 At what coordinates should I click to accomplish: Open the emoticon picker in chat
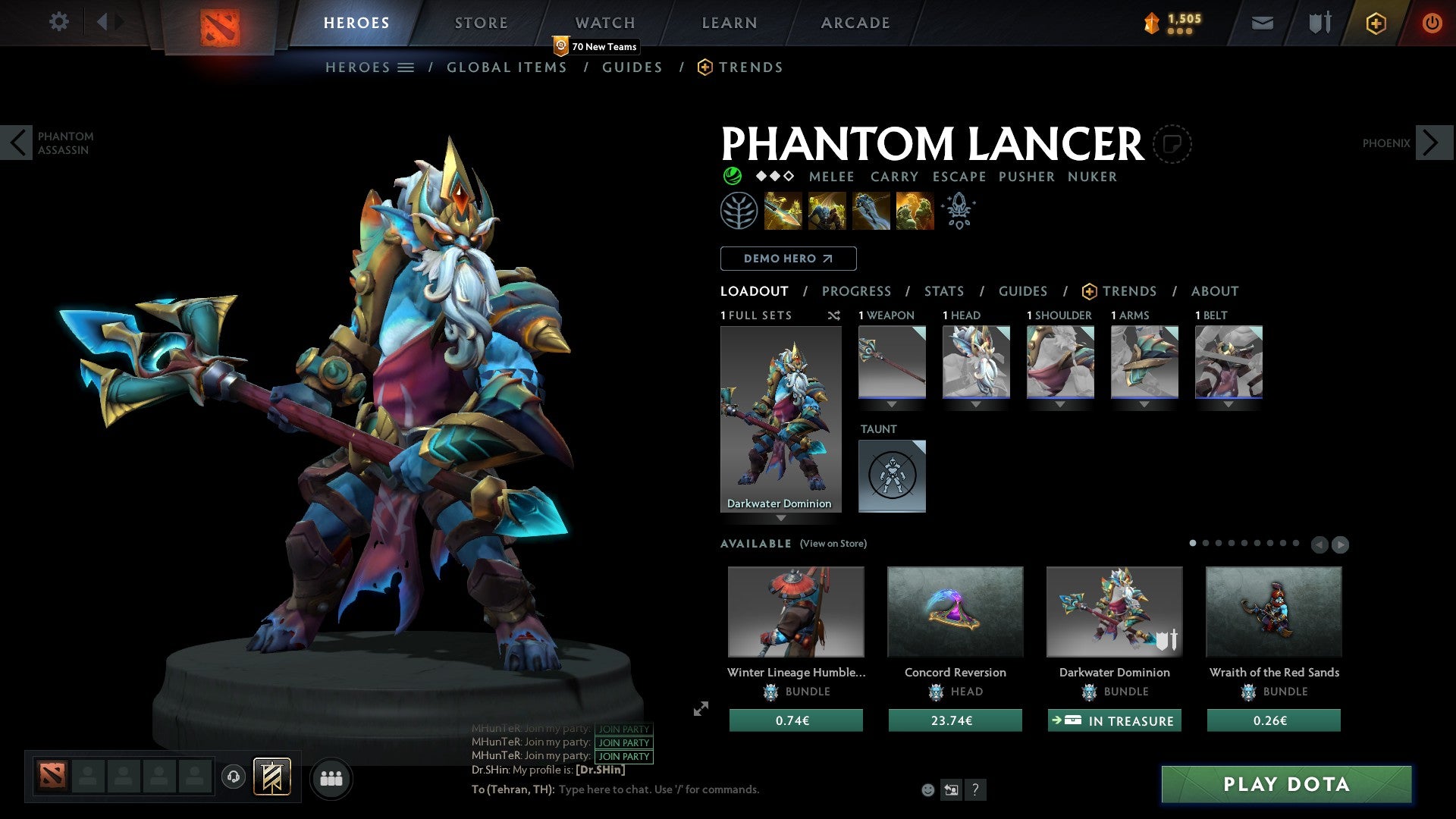(x=927, y=789)
